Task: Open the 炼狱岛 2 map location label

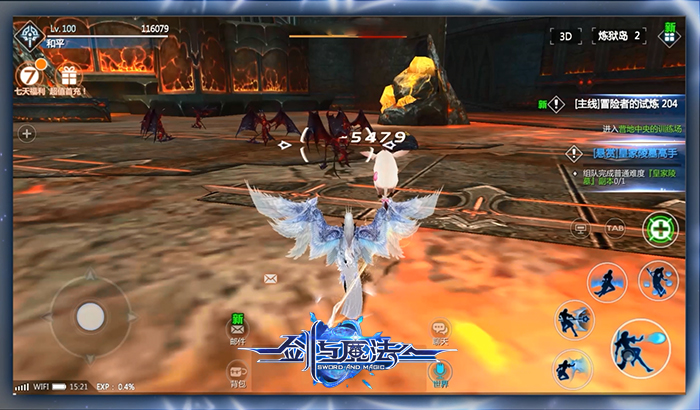Action: pyautogui.click(x=618, y=36)
